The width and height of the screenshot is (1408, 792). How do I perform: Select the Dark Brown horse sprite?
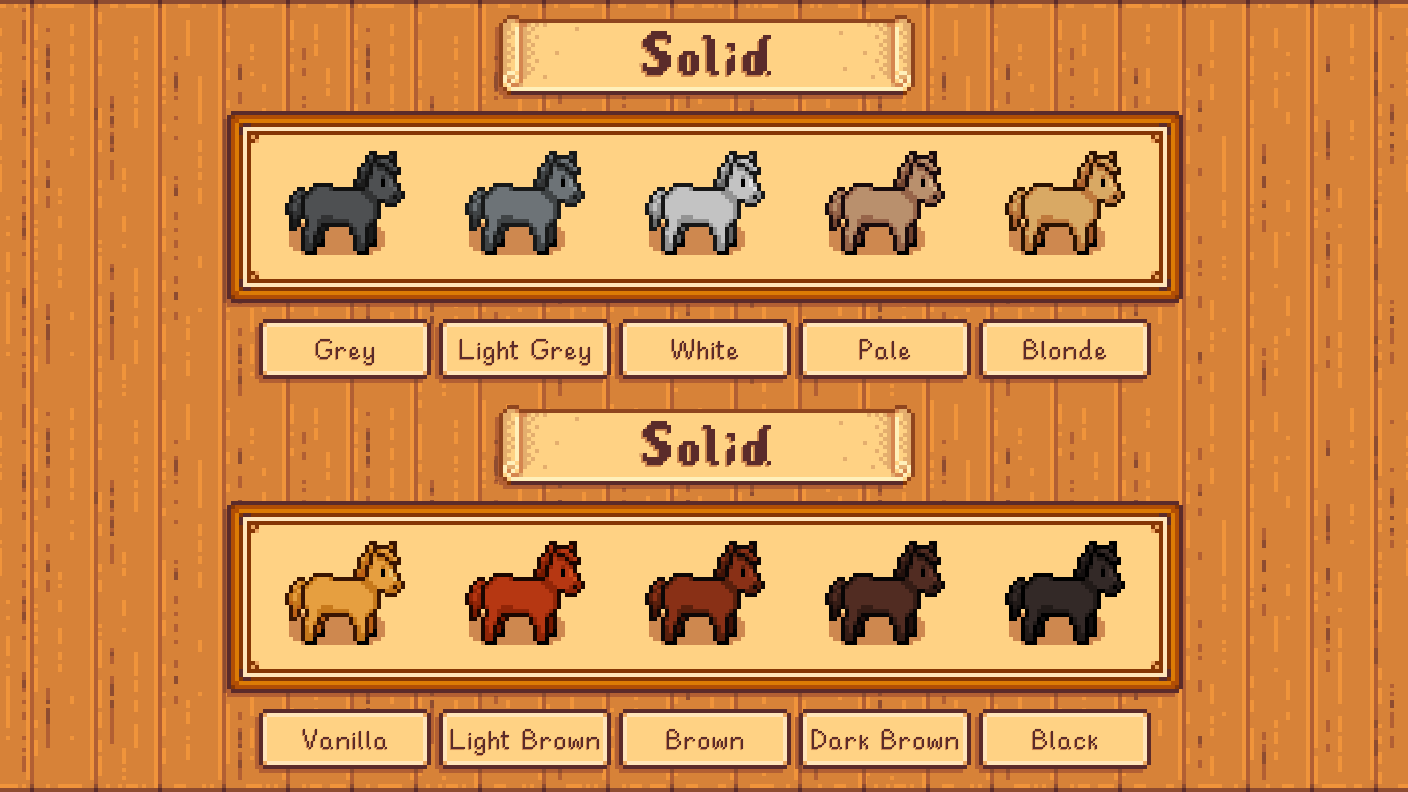[x=885, y=590]
